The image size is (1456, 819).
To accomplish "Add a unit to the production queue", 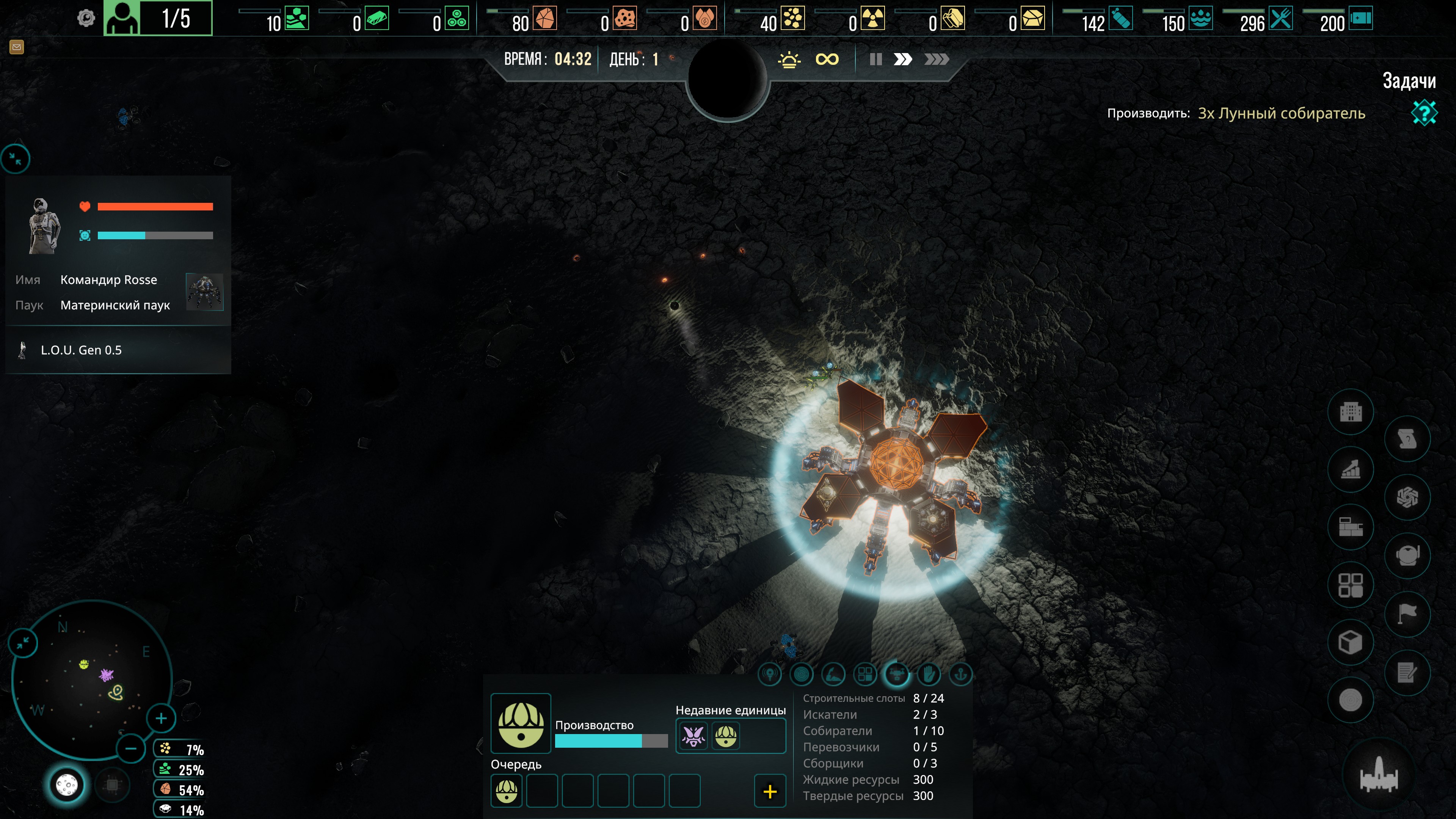I will point(770,791).
